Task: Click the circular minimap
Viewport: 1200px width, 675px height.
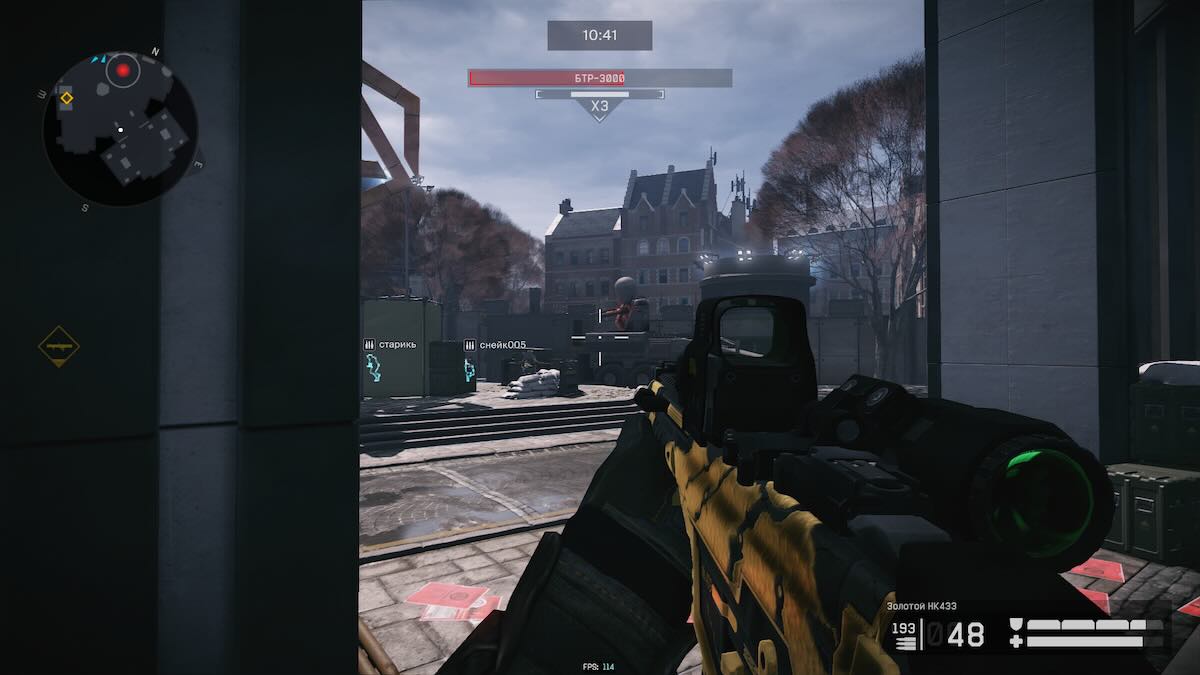Action: pyautogui.click(x=120, y=129)
